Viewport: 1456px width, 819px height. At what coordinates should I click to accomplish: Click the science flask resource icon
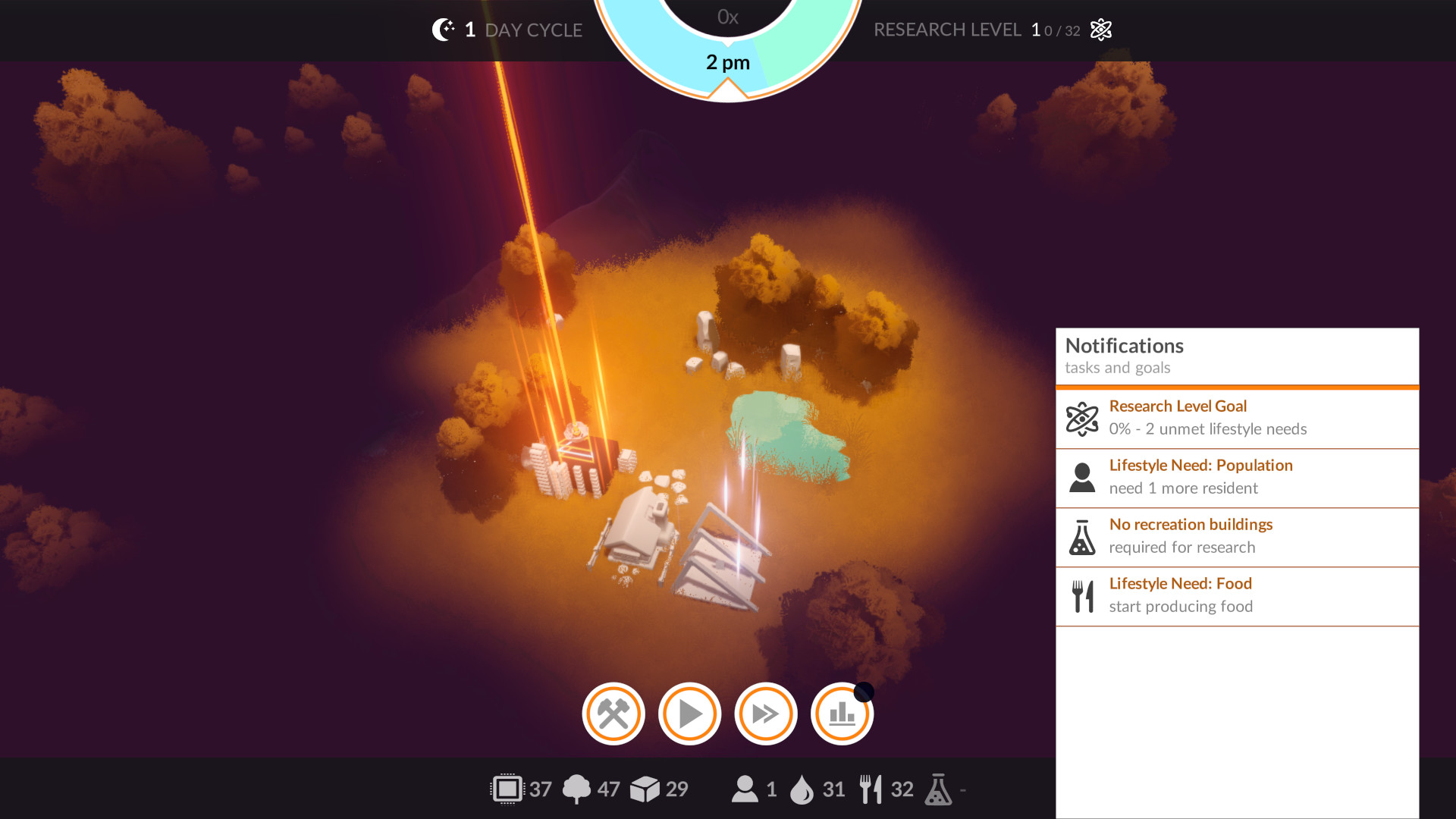pos(939,789)
